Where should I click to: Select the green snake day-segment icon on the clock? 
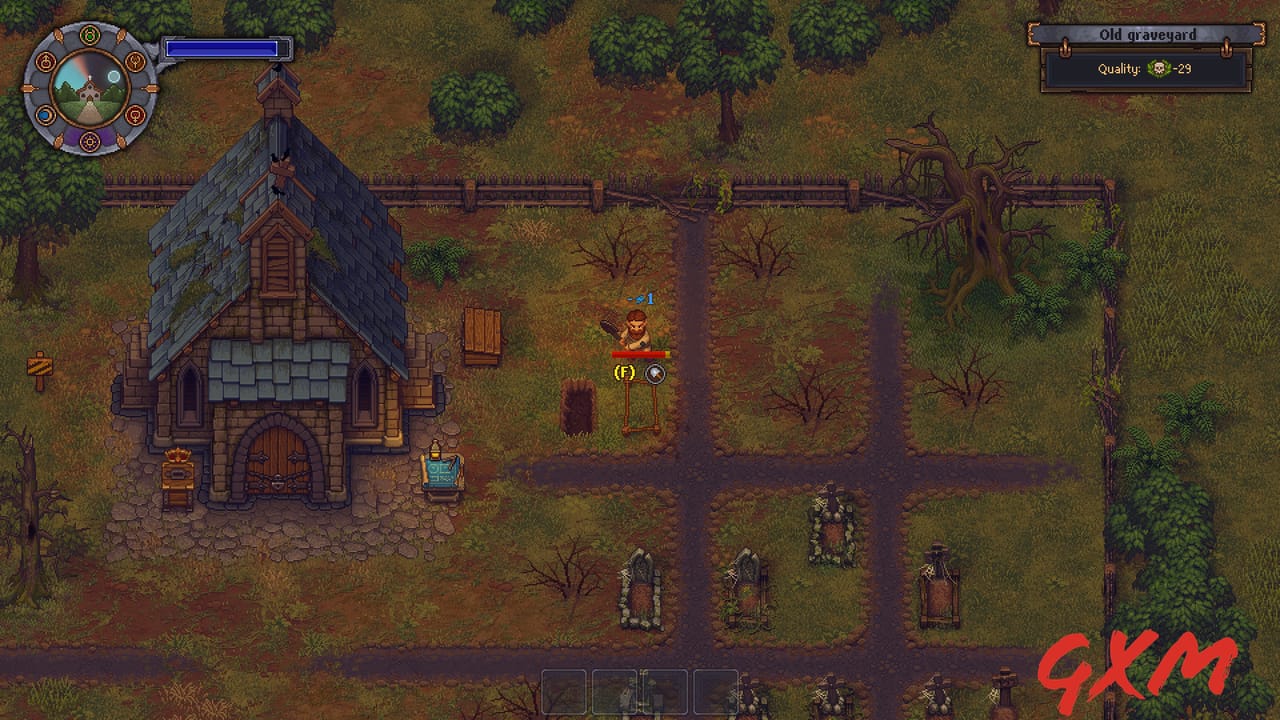pos(90,33)
